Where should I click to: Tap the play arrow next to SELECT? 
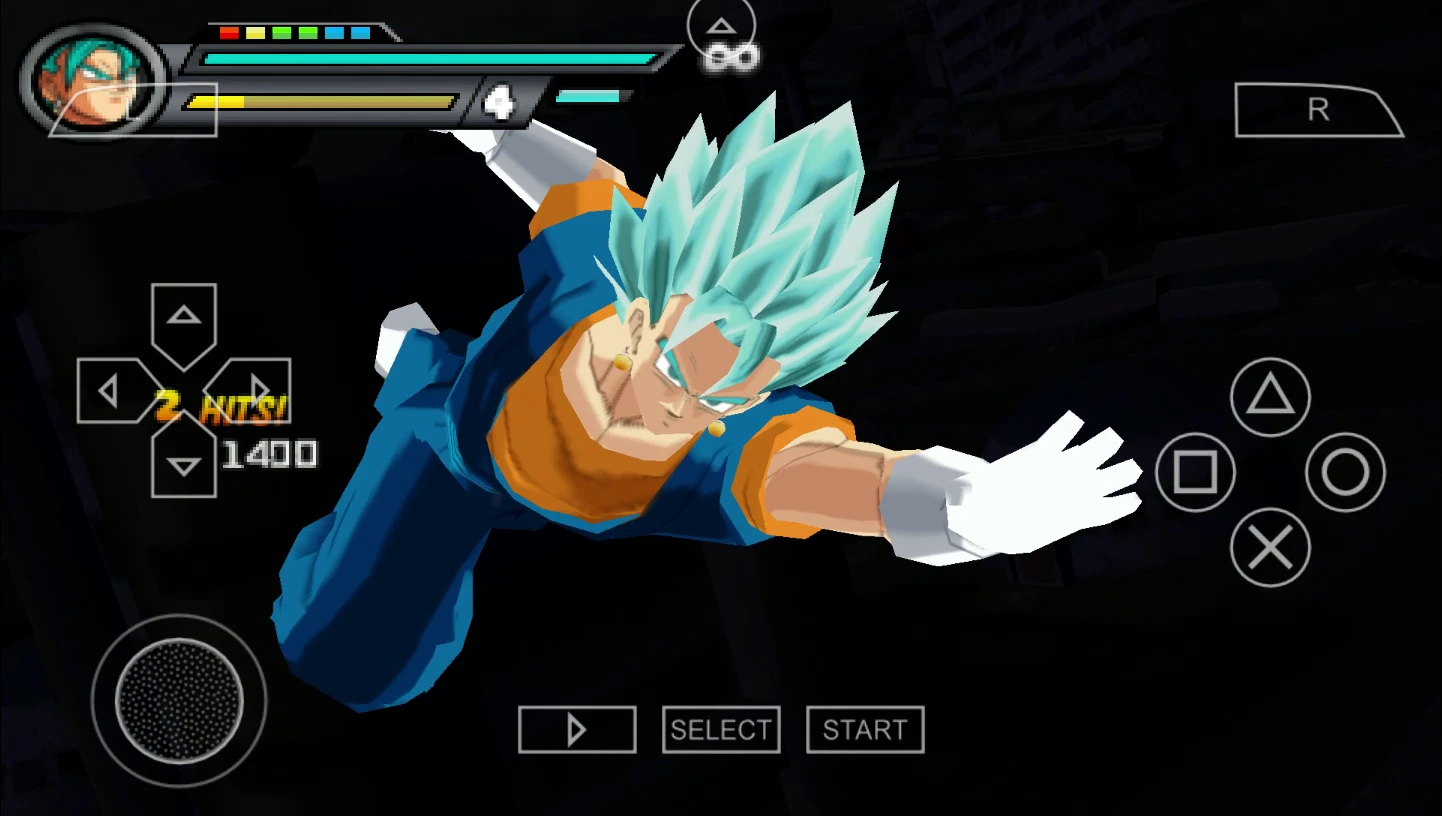point(576,729)
